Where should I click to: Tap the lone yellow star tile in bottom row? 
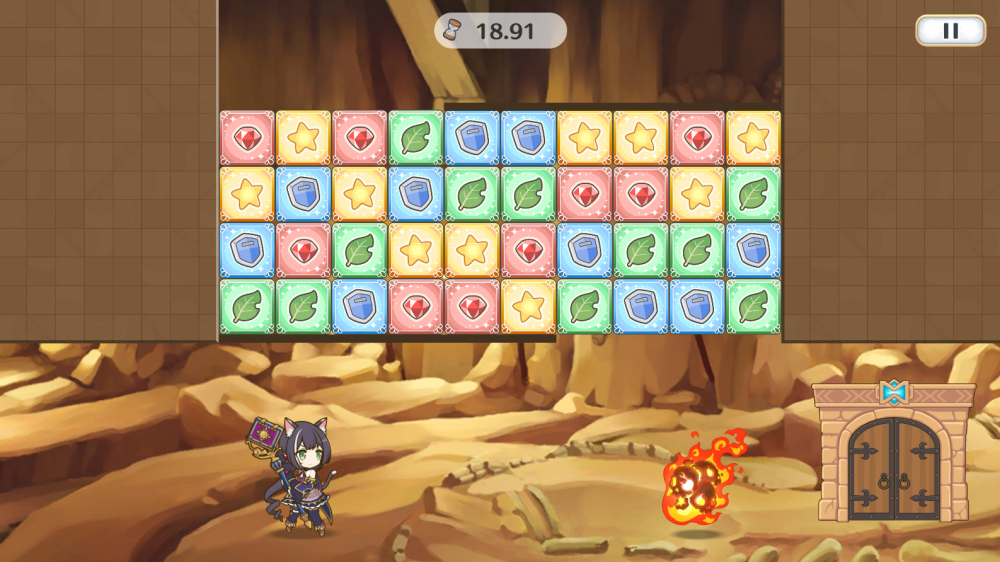coord(528,306)
